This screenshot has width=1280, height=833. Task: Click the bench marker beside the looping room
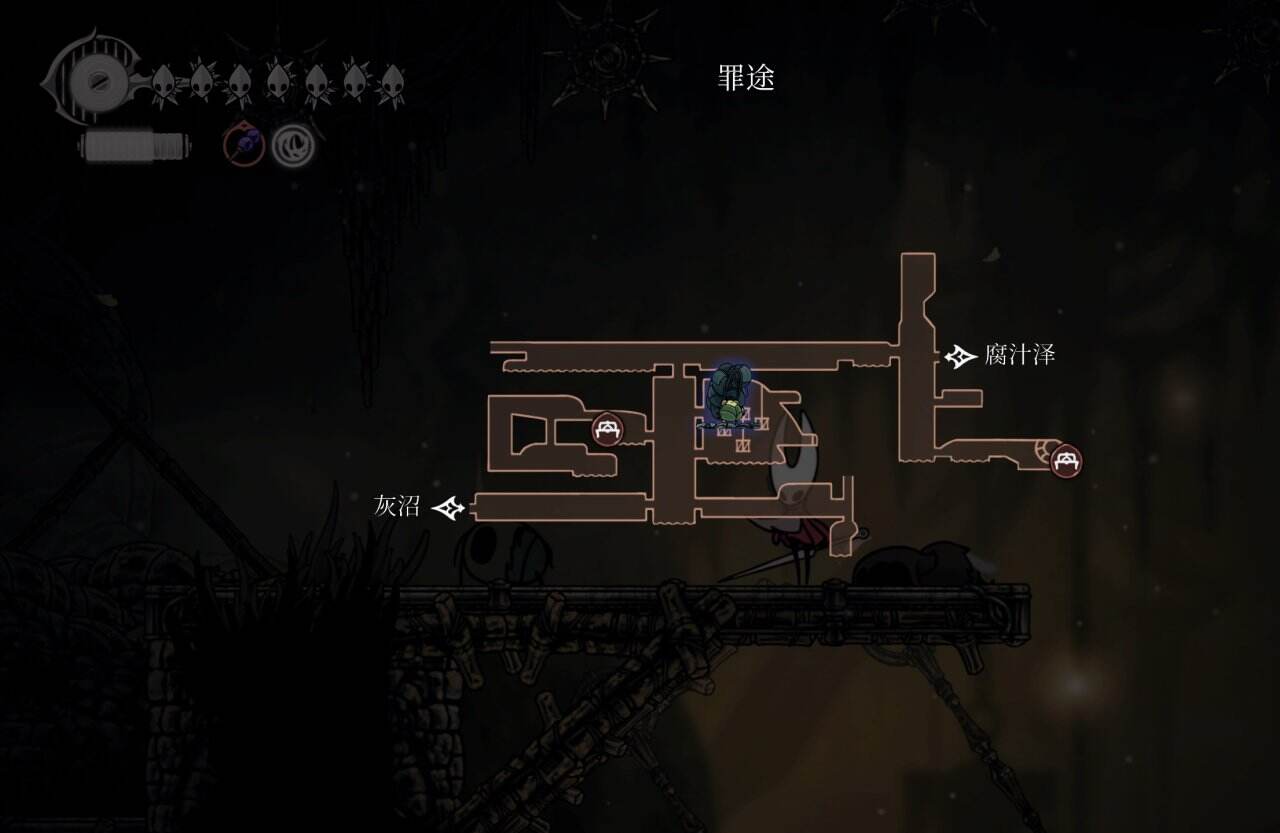coord(606,429)
